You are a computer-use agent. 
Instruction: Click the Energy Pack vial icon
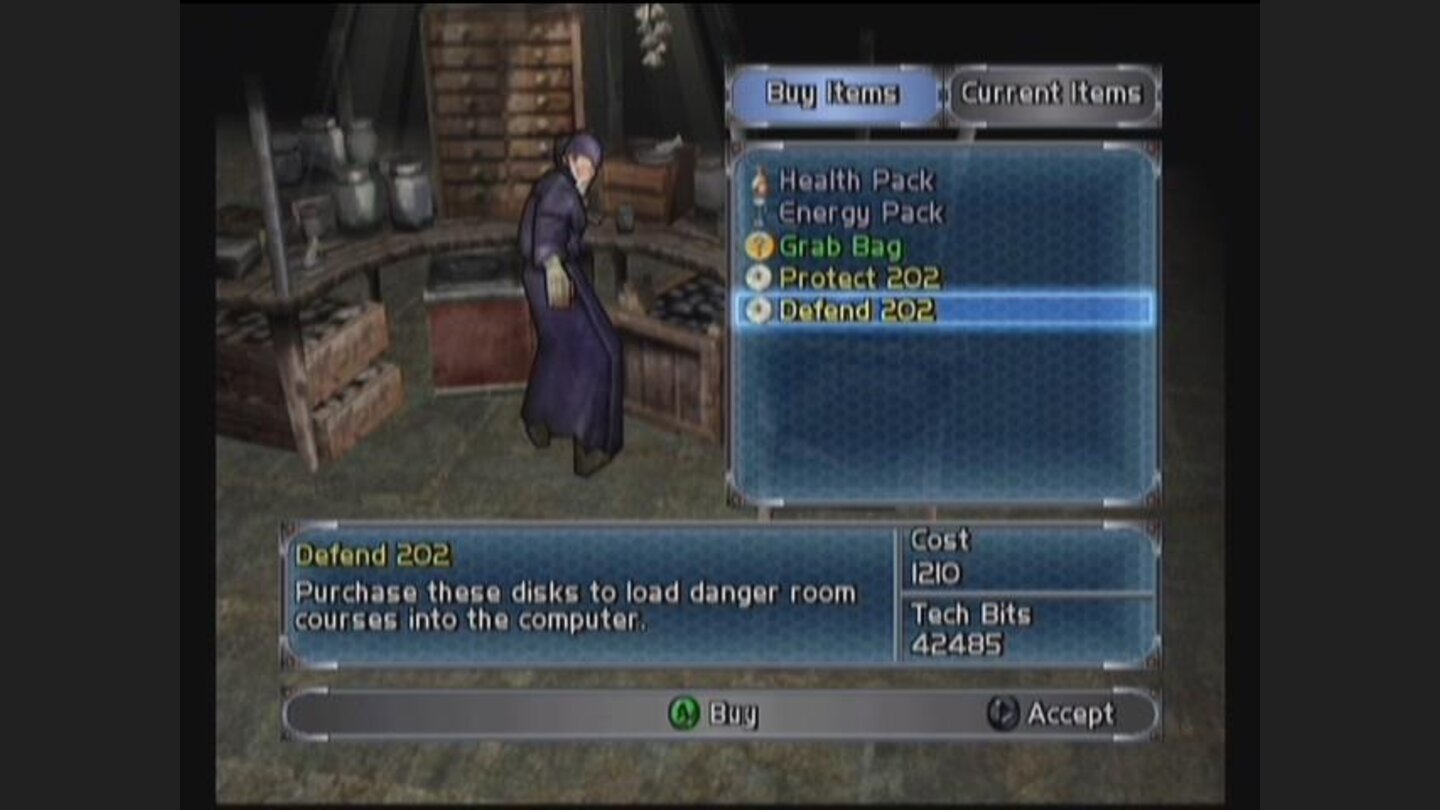(758, 213)
